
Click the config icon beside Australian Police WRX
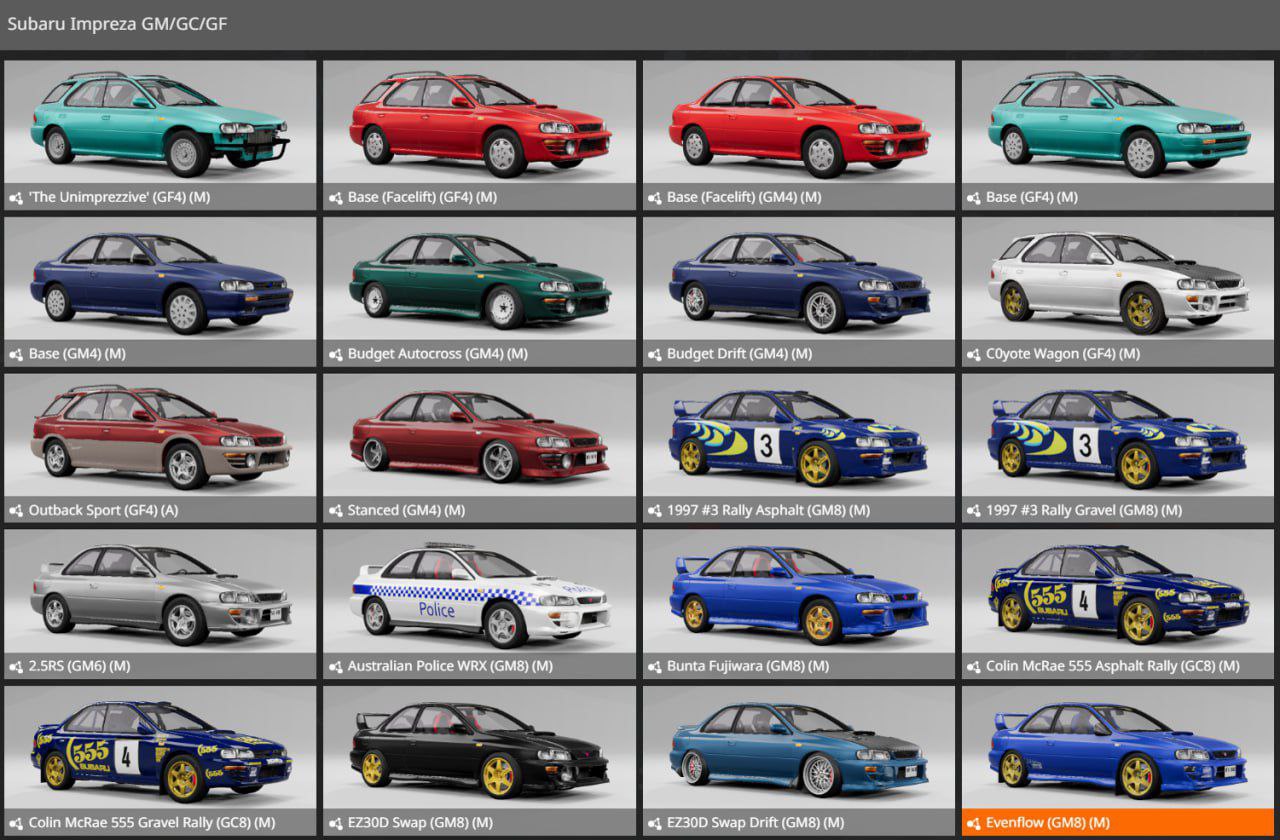click(x=334, y=665)
